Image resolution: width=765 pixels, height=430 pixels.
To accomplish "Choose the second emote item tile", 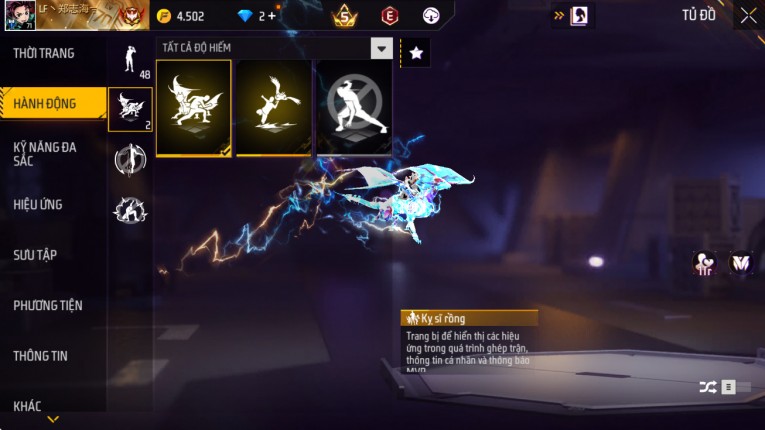I will click(x=273, y=108).
